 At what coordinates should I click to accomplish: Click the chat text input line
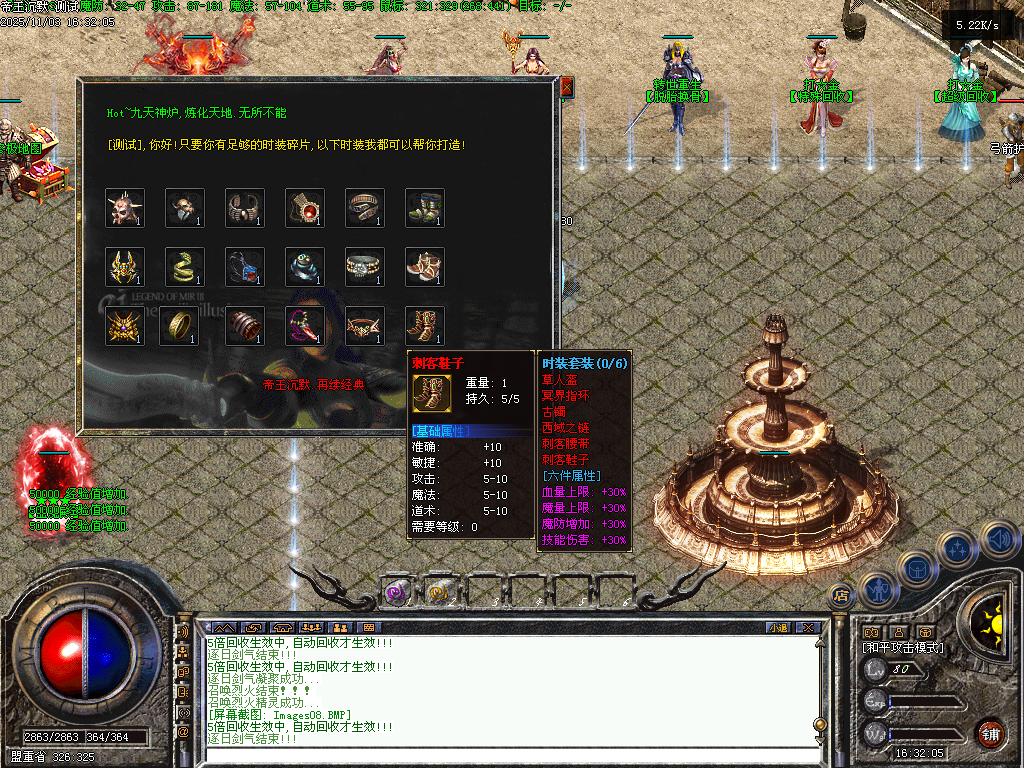[x=500, y=753]
